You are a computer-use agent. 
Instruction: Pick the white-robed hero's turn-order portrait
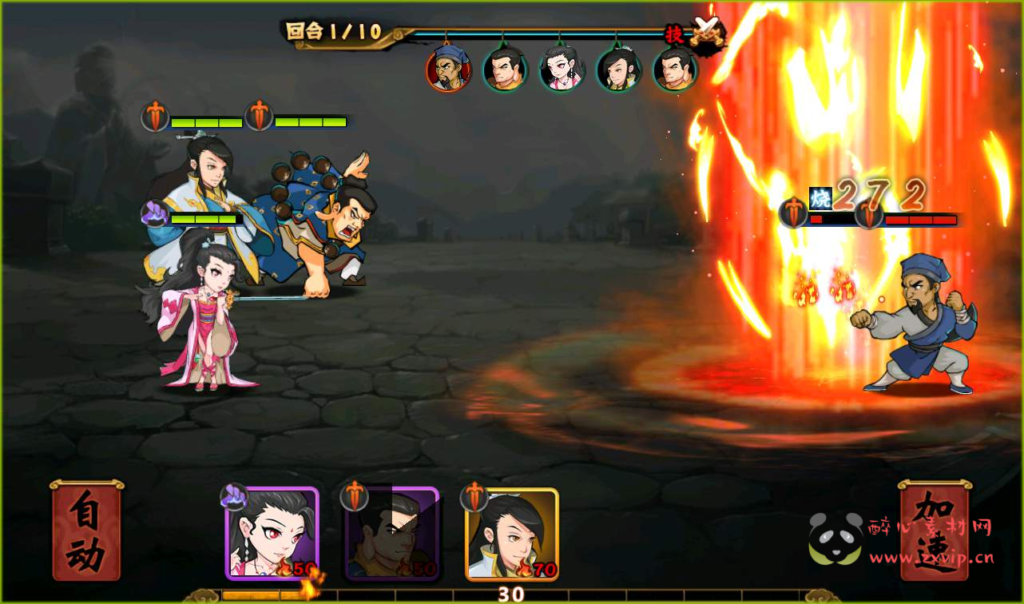tap(618, 69)
